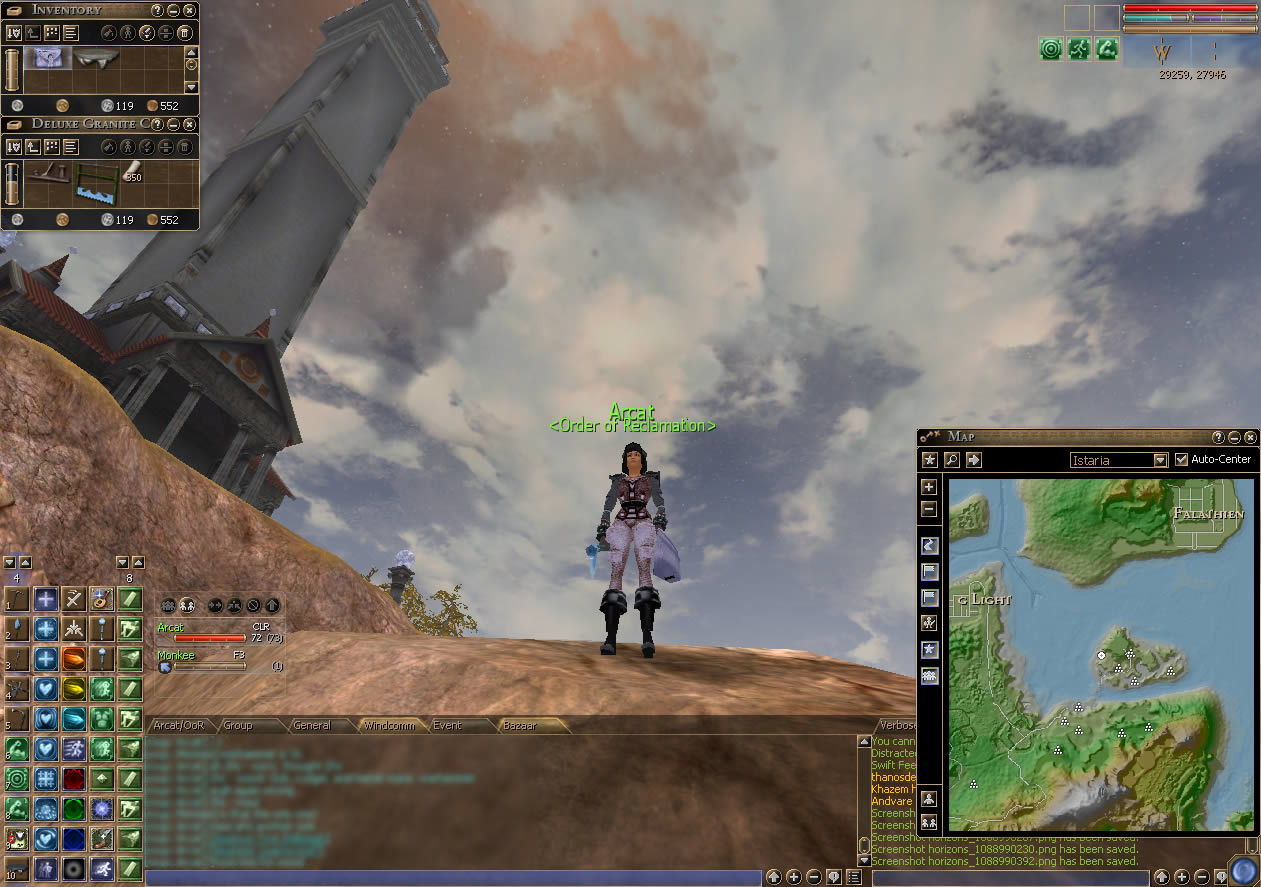
Task: Click the map's magnifying glass search button
Action: 951,460
